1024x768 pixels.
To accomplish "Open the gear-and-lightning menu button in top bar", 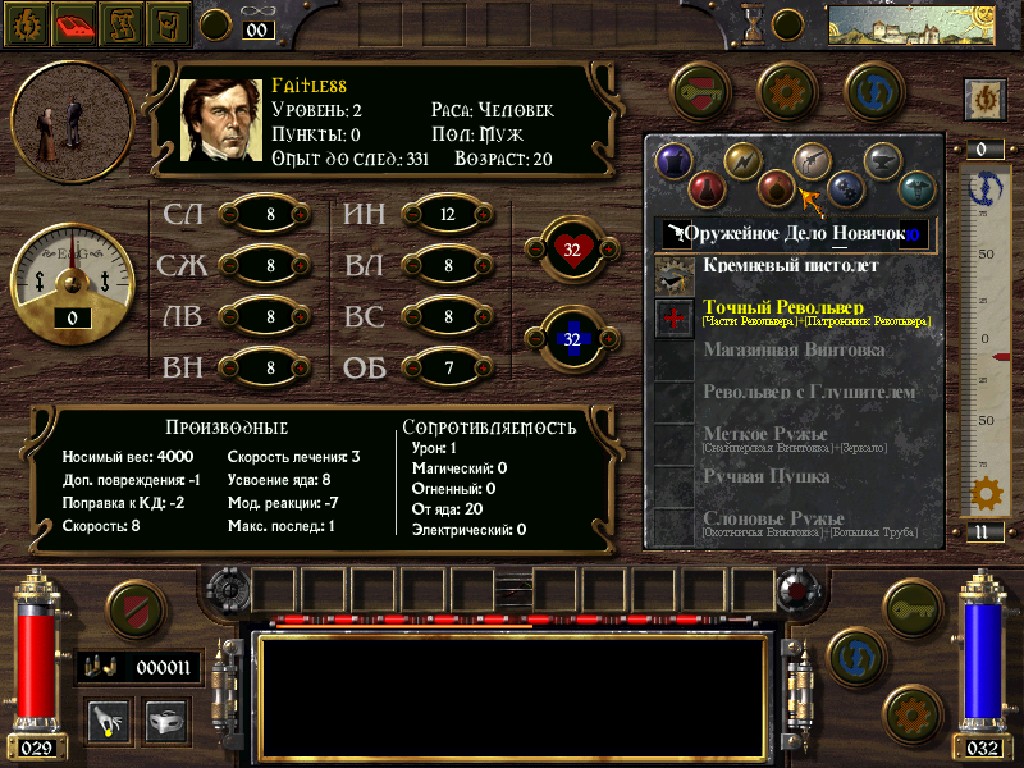I will 24,25.
